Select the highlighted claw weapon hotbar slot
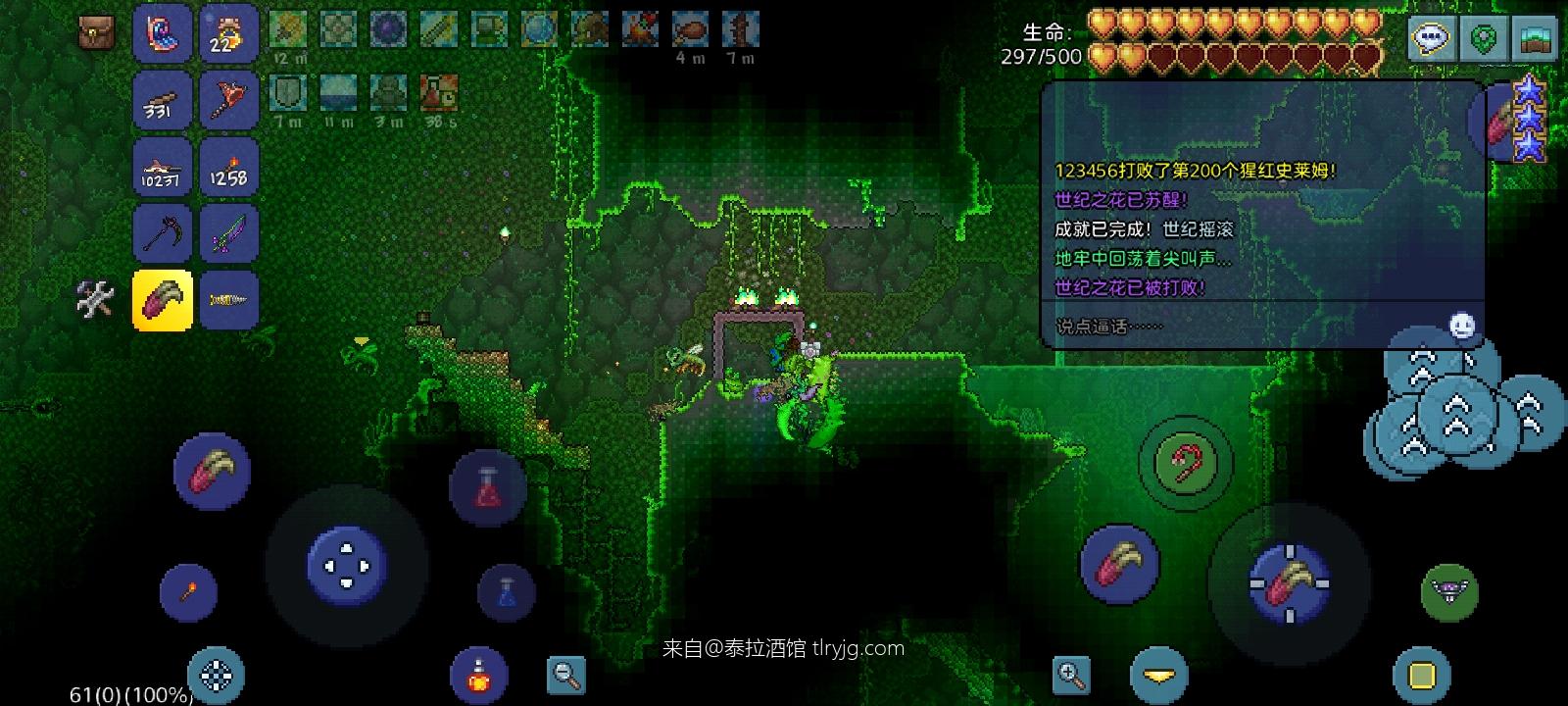Image resolution: width=1568 pixels, height=706 pixels. tap(163, 300)
